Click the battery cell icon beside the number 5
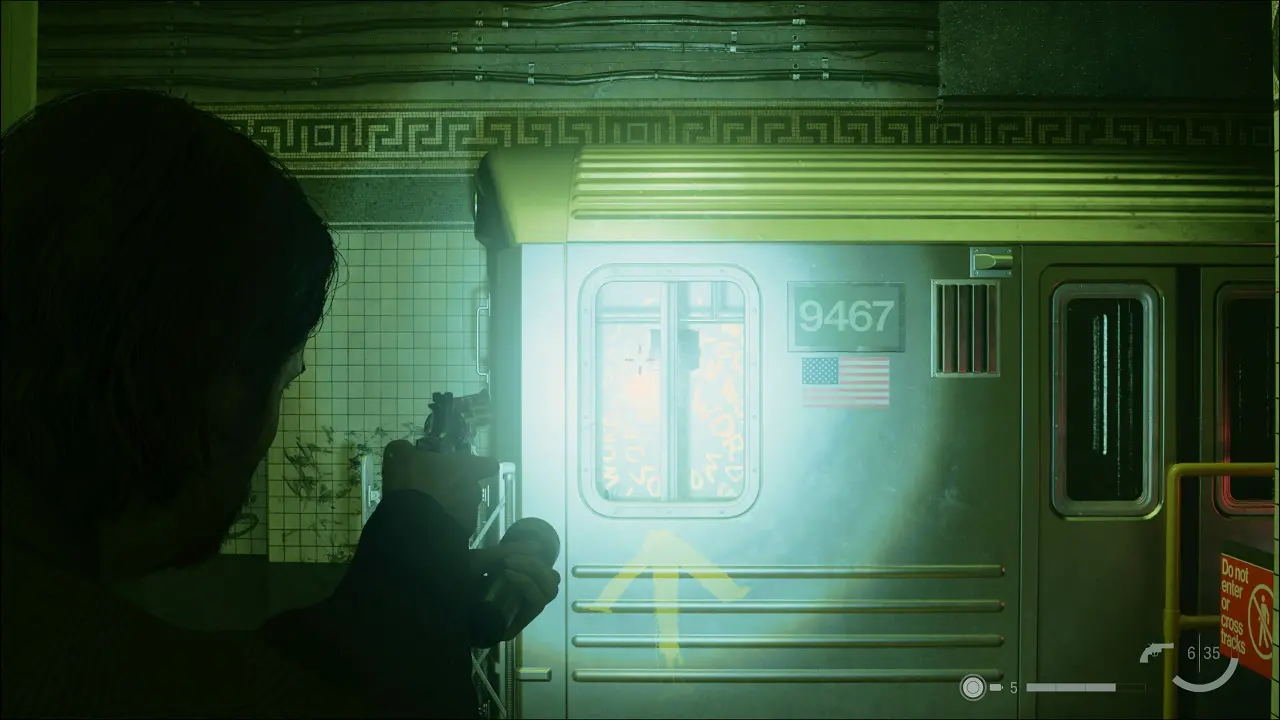1280x720 pixels. [x=996, y=688]
